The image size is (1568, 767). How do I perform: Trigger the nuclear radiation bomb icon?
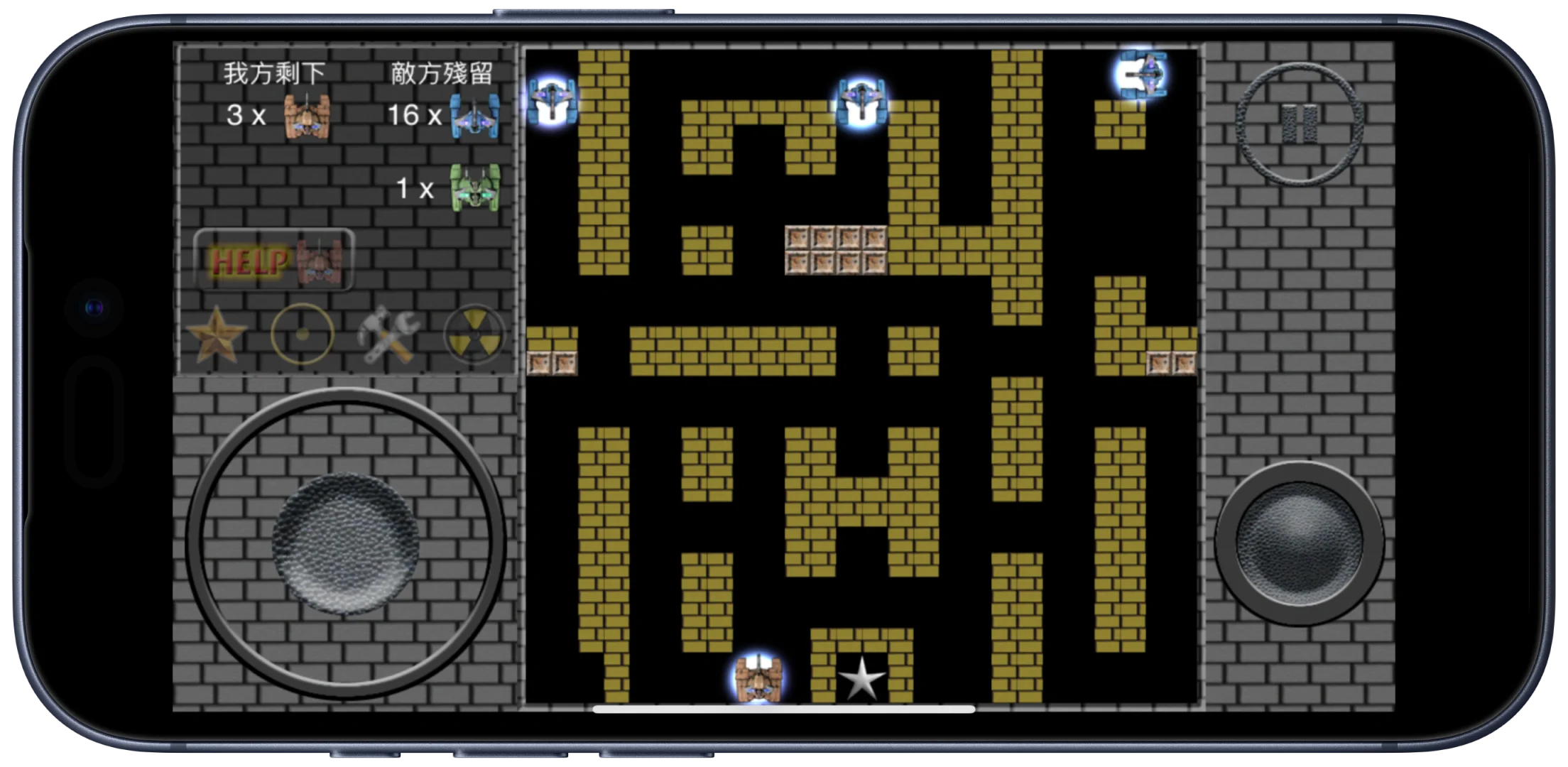pyautogui.click(x=474, y=334)
